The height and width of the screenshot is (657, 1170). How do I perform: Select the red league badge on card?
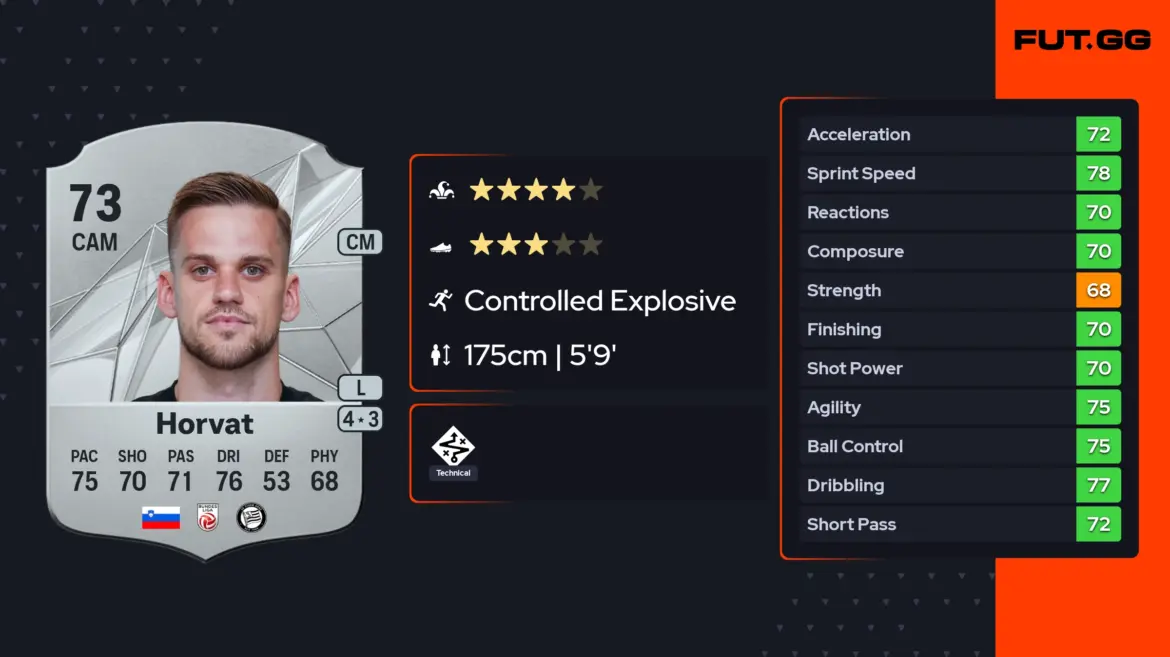pos(208,517)
